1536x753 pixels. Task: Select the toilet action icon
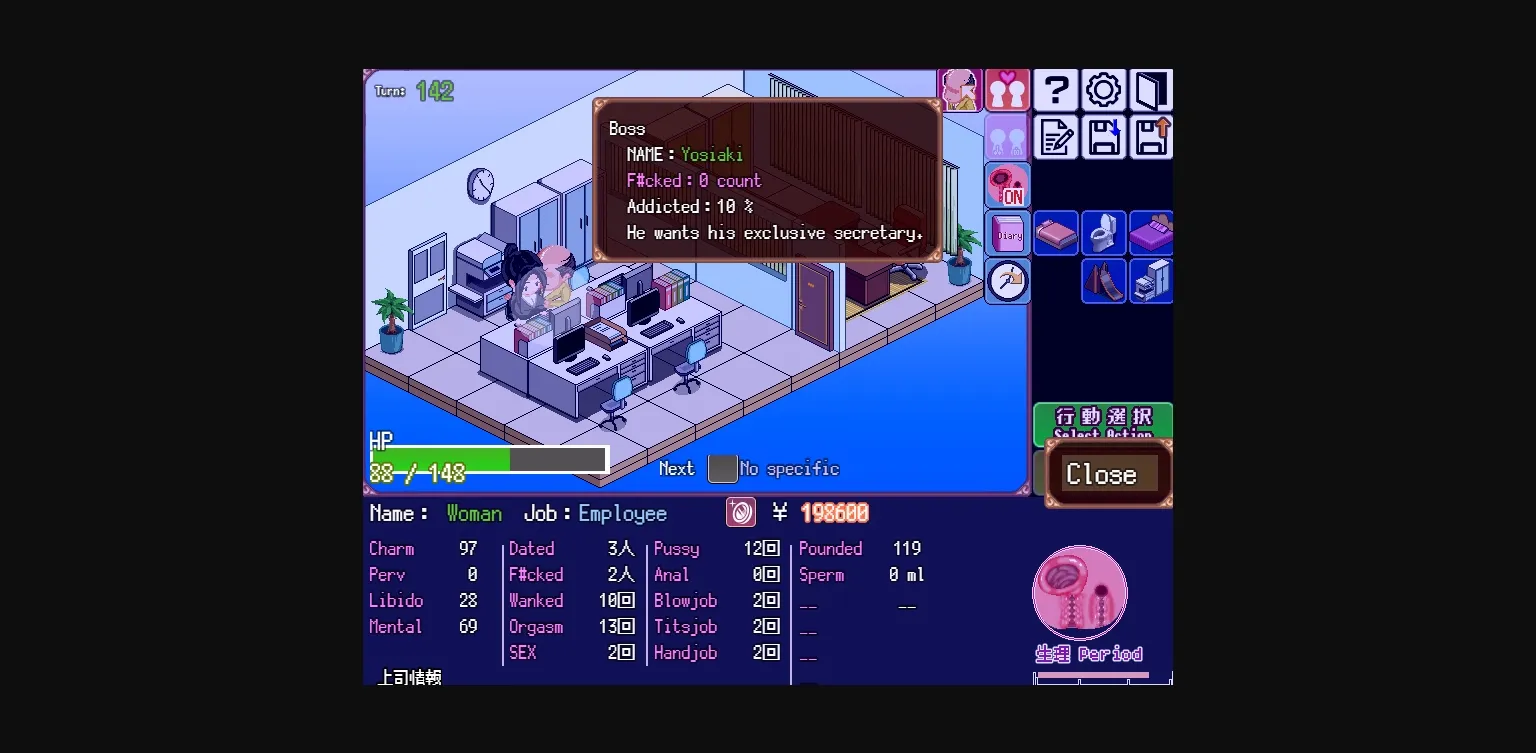1103,232
